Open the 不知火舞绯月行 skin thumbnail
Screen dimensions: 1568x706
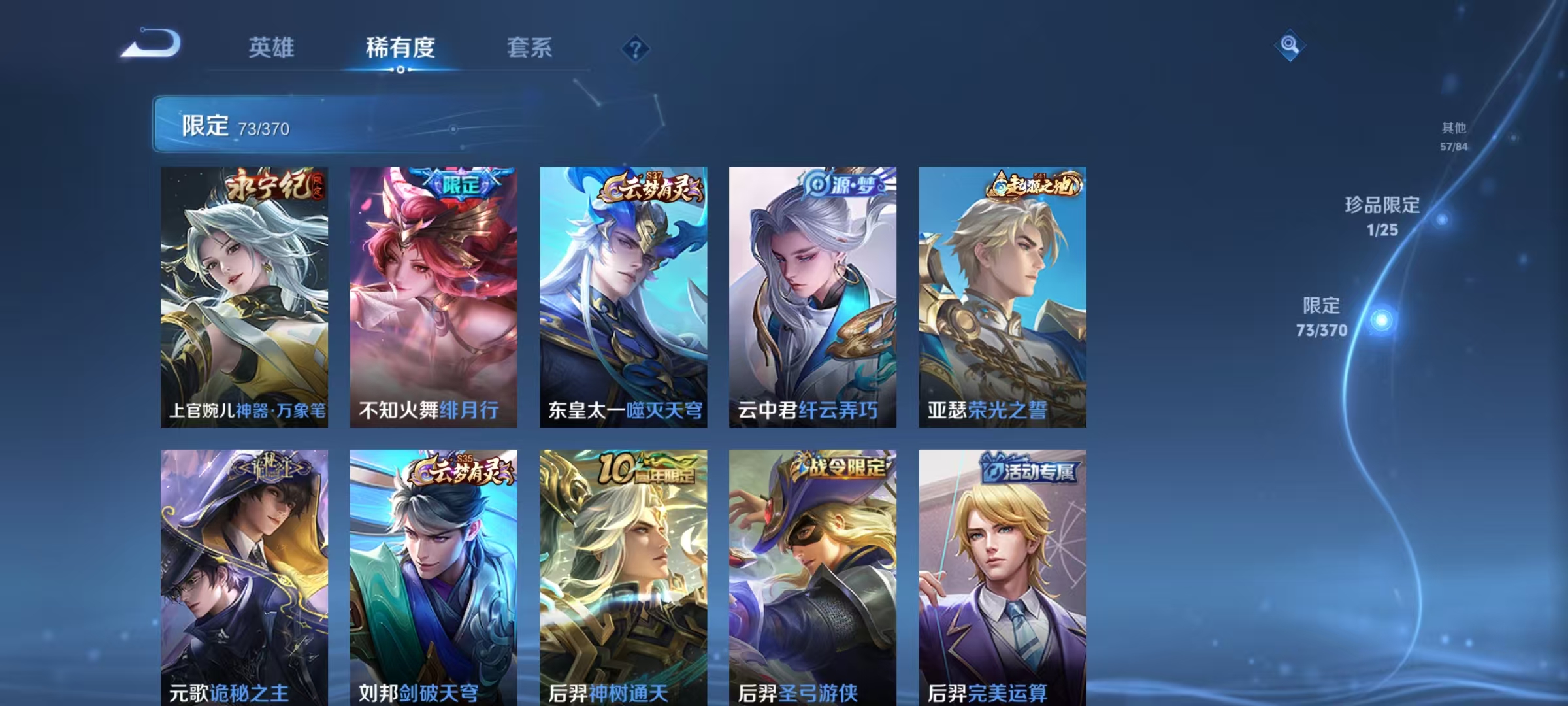coord(434,294)
